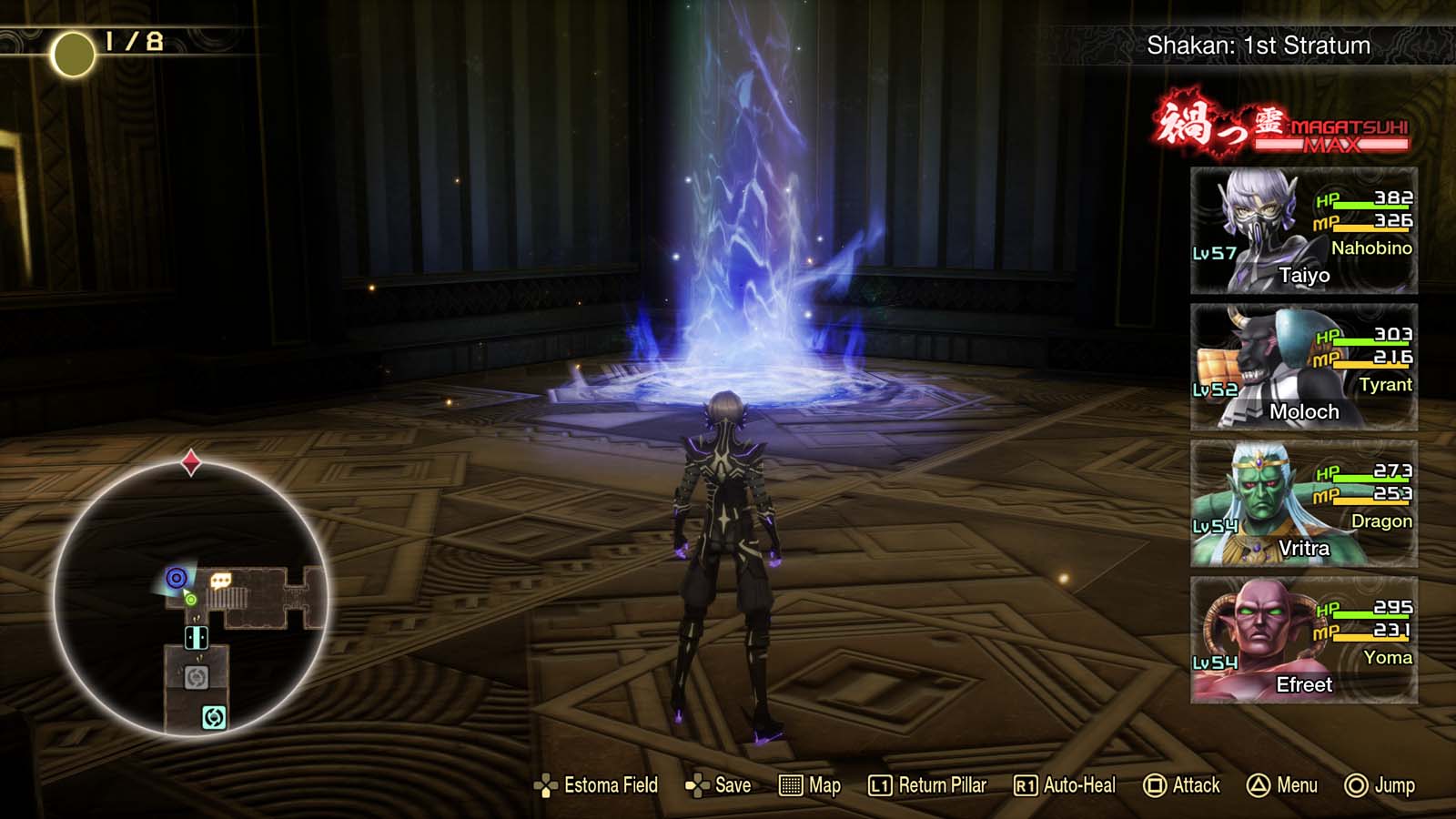The height and width of the screenshot is (819, 1456).
Task: Select the cyan leyline fount icon on minimap
Action: click(x=214, y=716)
